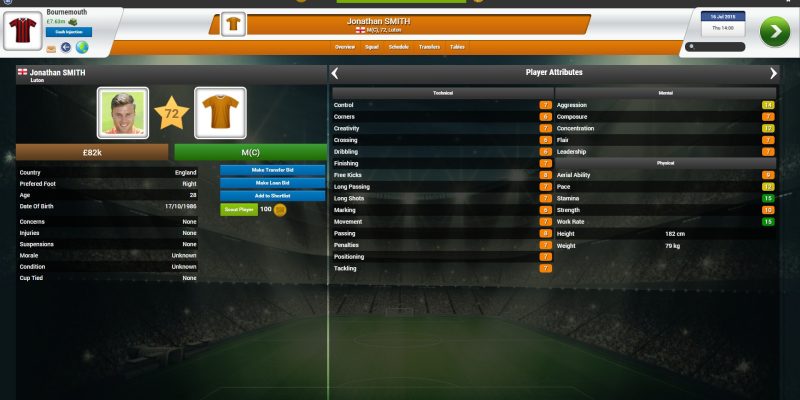Open the globe world icon
Screen dimensions: 800x400
(x=81, y=47)
